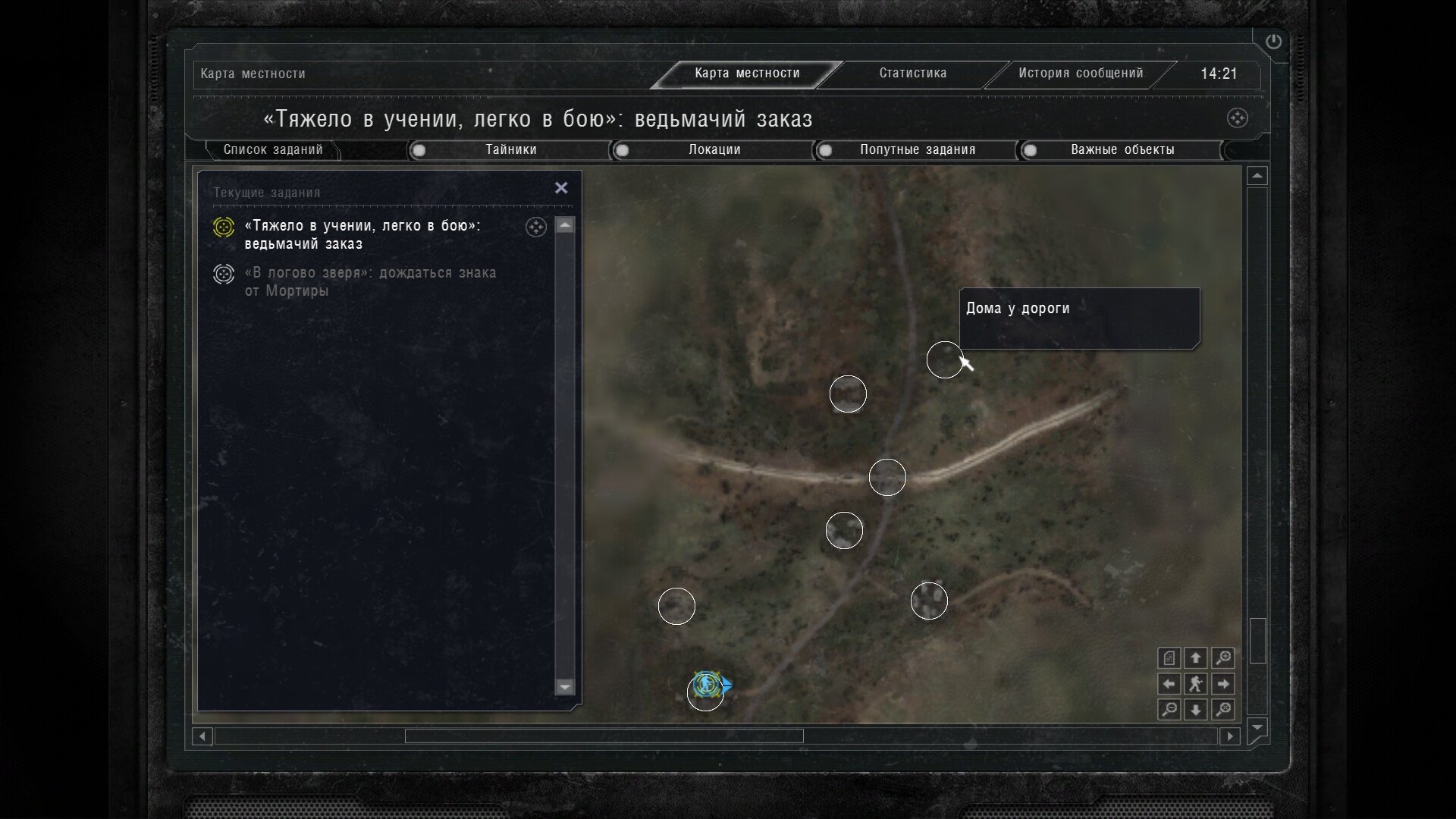This screenshot has width=1456, height=819.
Task: Pan the map left with the arrow button
Action: point(1169,684)
